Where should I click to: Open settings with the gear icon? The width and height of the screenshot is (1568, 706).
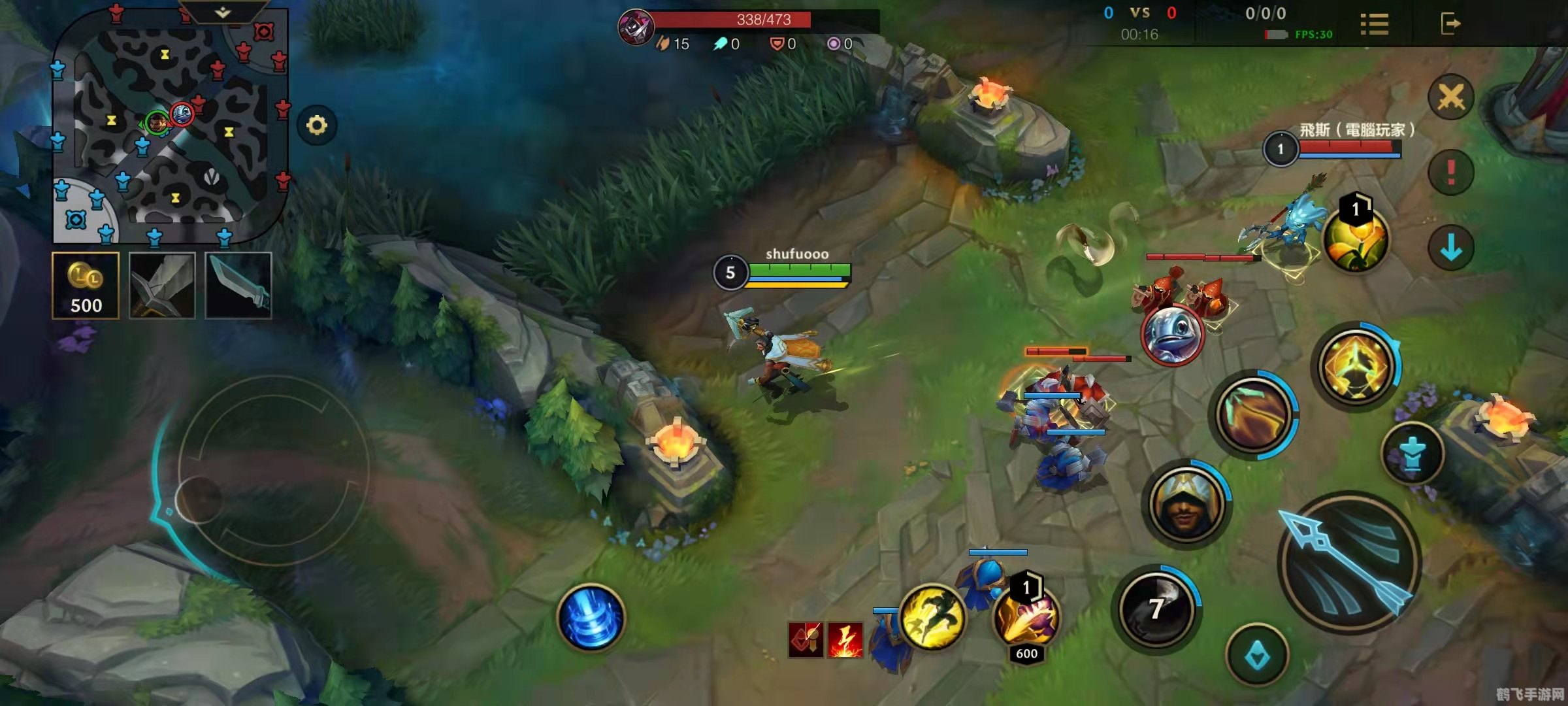[x=317, y=125]
